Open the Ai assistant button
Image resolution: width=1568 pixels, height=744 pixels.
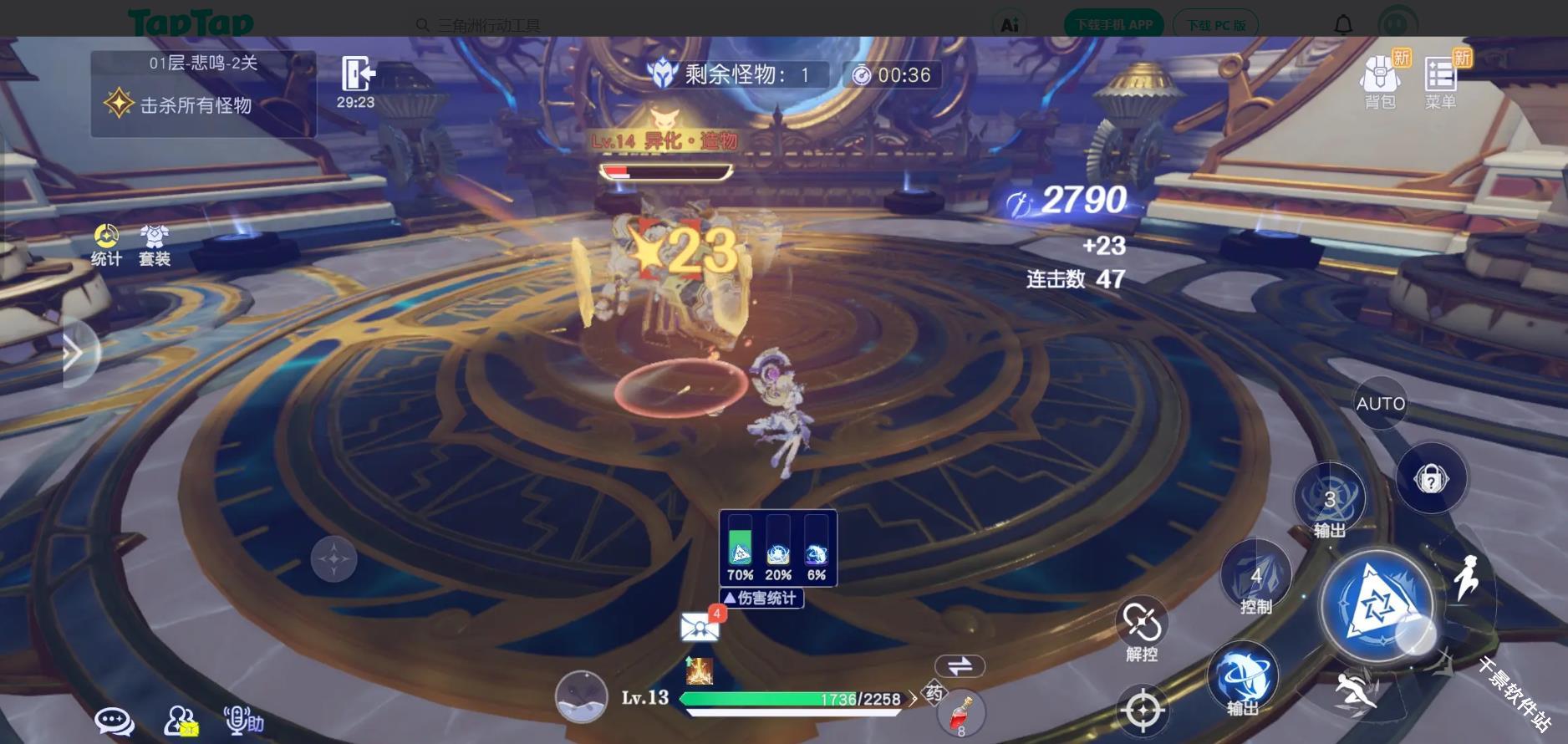[1009, 24]
